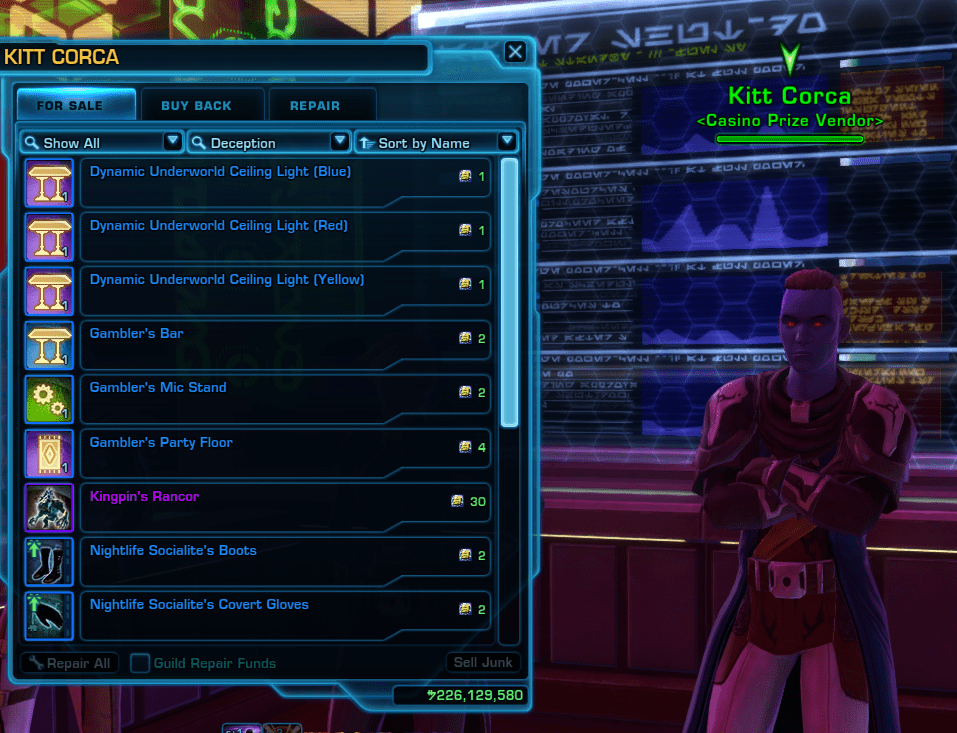Pick the Nightlife Socialite's Boots
The image size is (957, 733).
point(285,560)
